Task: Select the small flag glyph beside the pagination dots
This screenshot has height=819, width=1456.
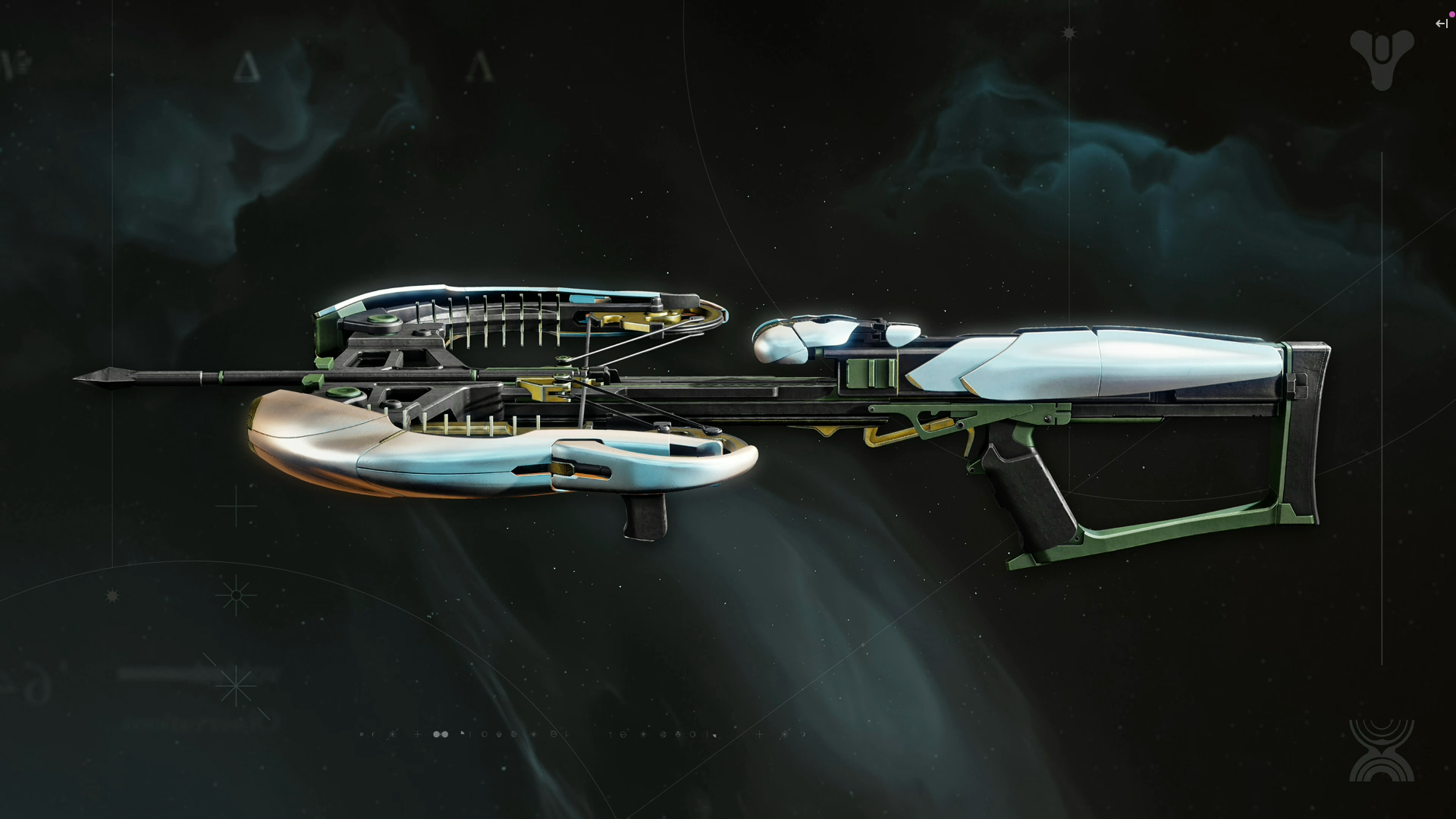Action: pyautogui.click(x=462, y=733)
